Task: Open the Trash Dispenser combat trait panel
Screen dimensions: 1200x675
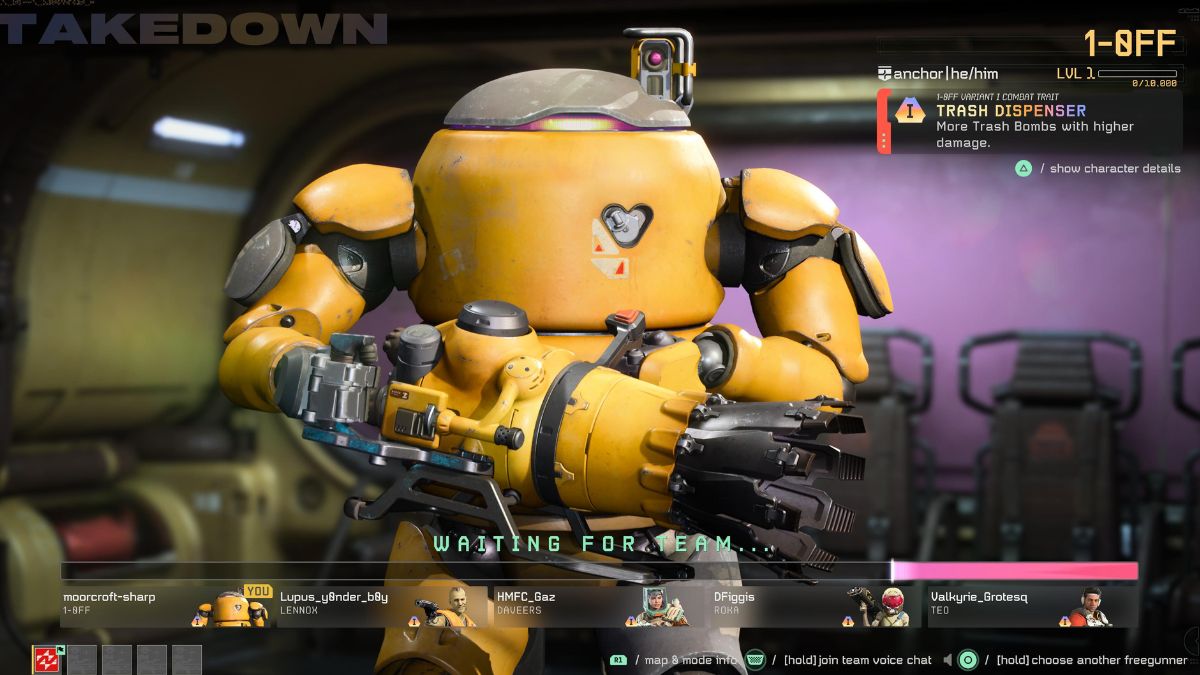Action: (x=1030, y=122)
